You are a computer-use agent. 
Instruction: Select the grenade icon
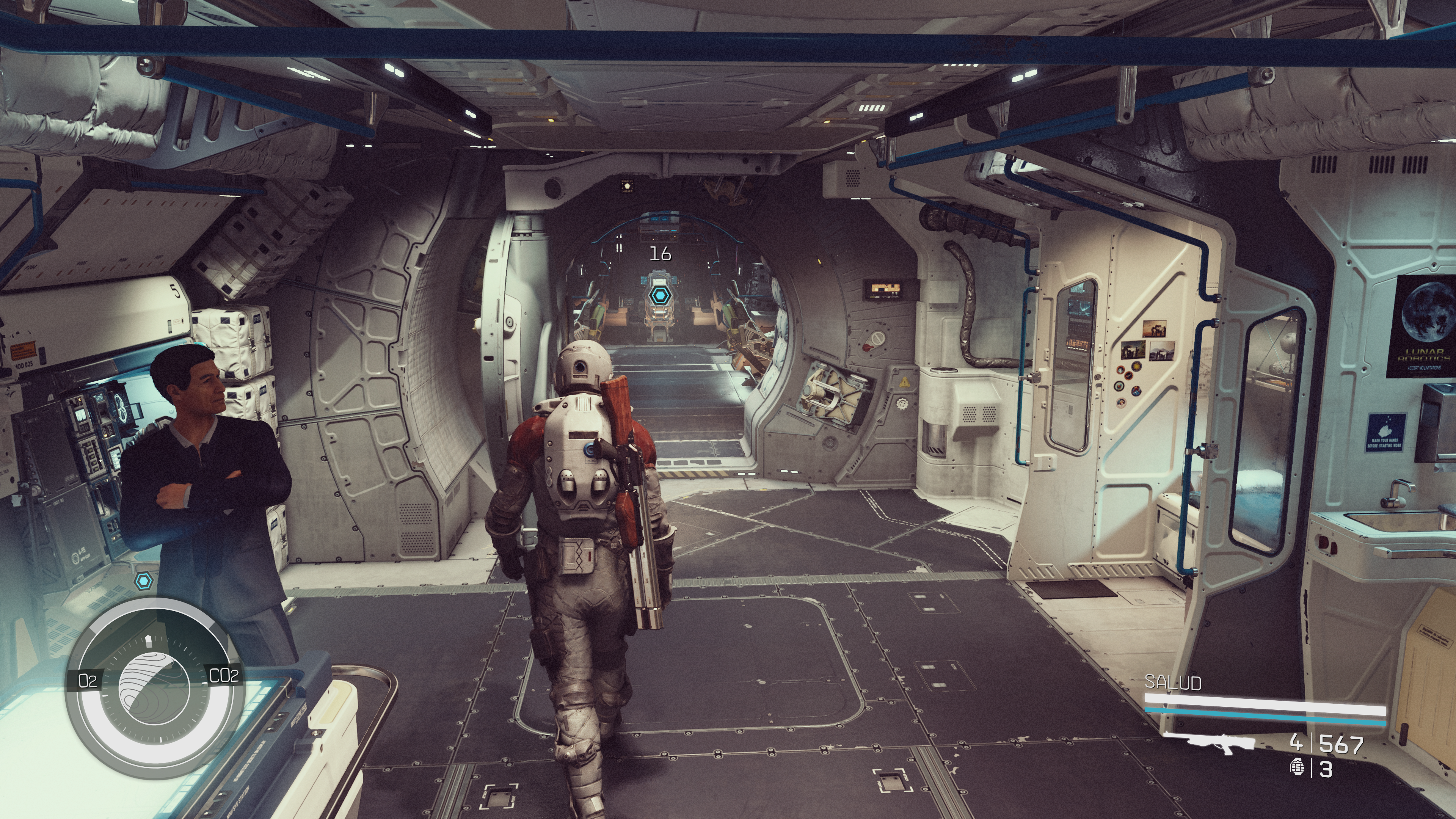pyautogui.click(x=1297, y=768)
